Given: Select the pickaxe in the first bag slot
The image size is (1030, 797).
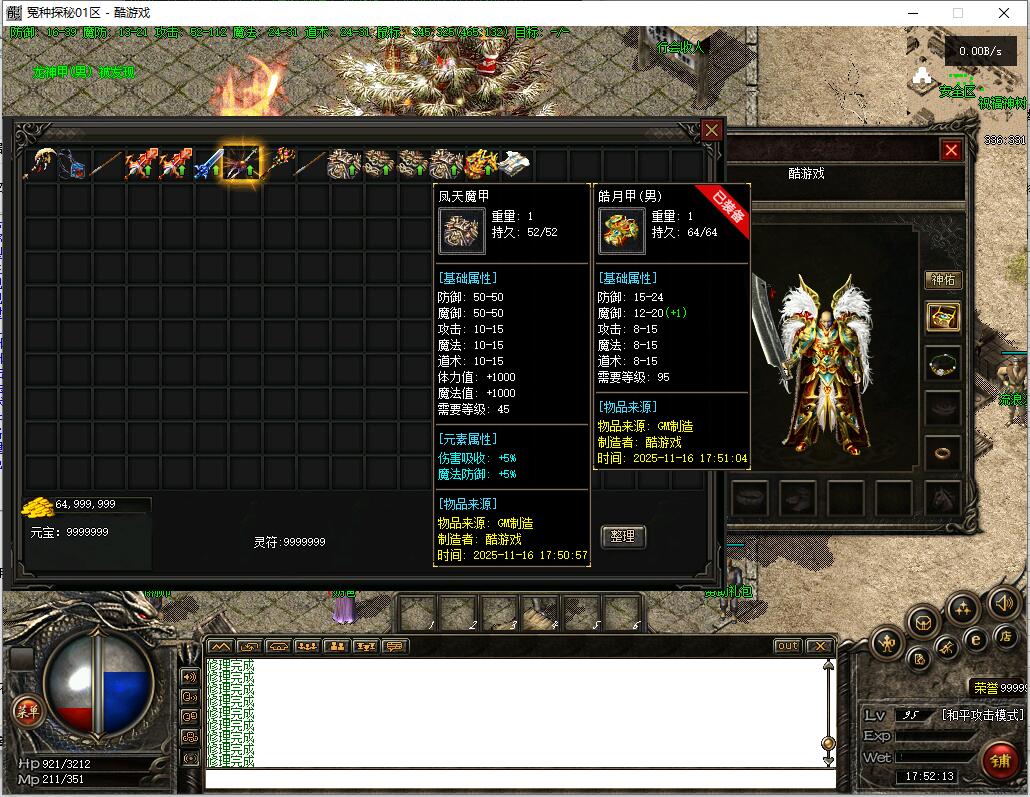Looking at the screenshot, I should tap(40, 162).
